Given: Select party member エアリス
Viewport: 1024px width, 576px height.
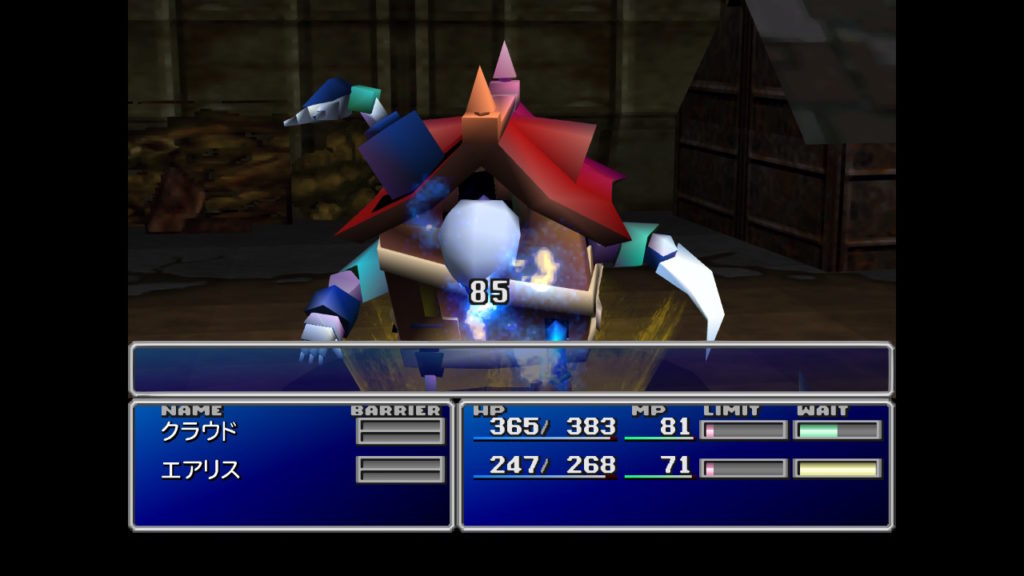Looking at the screenshot, I should (200, 469).
